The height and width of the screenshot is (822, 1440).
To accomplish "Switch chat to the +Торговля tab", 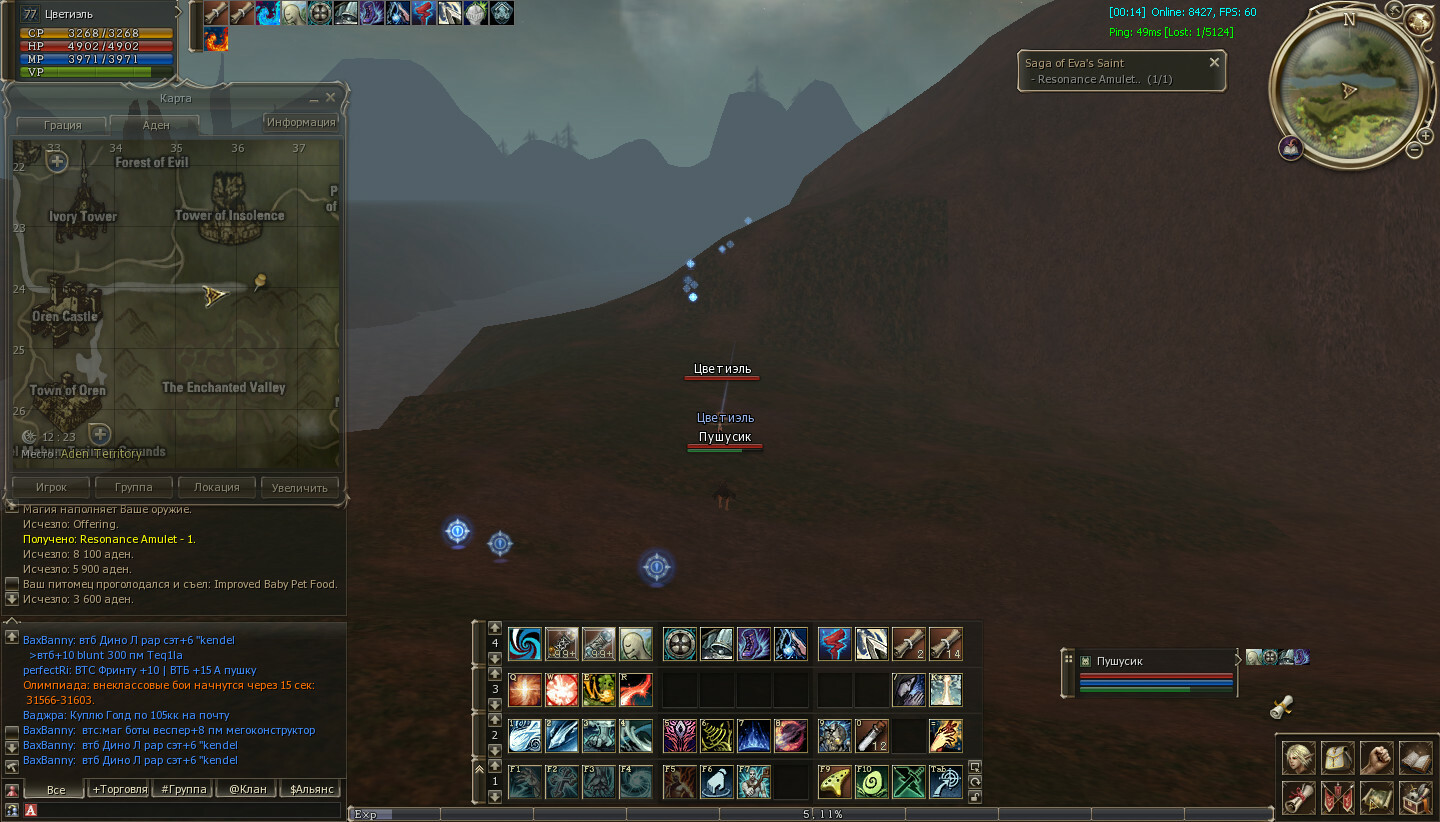I will click(118, 789).
